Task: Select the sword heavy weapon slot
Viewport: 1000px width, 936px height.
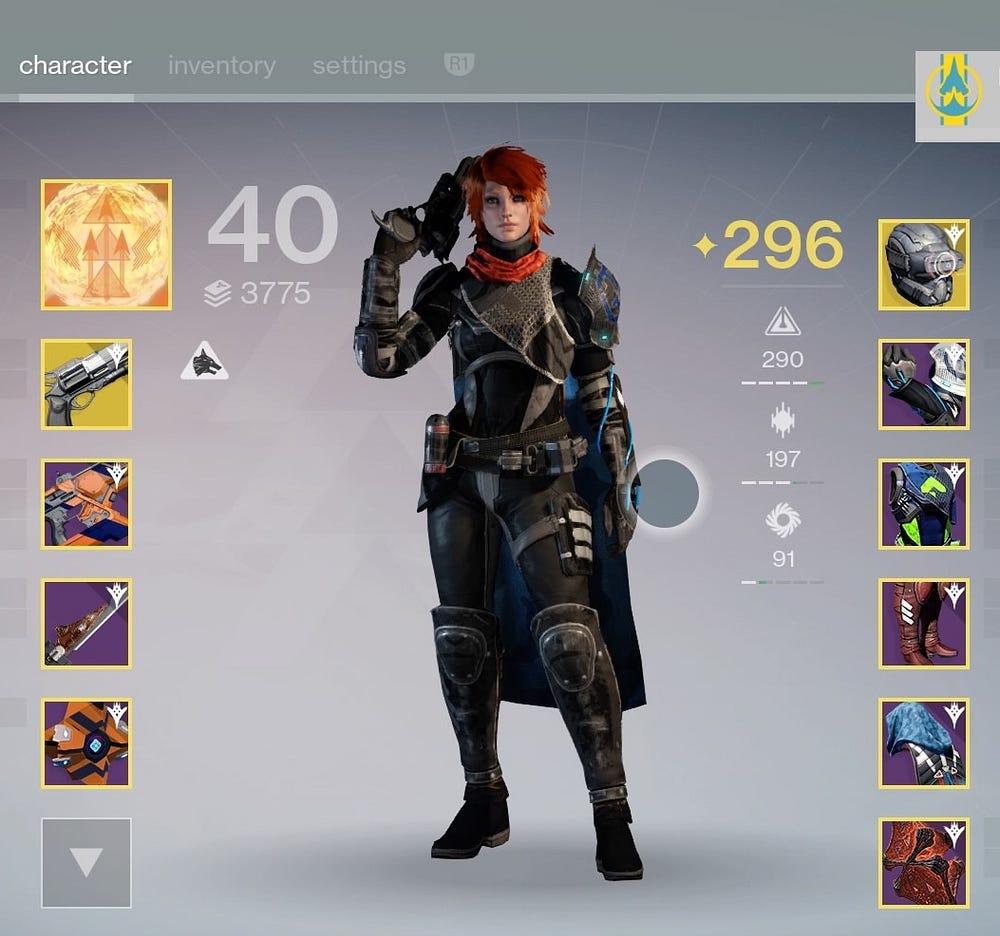Action: [x=86, y=624]
